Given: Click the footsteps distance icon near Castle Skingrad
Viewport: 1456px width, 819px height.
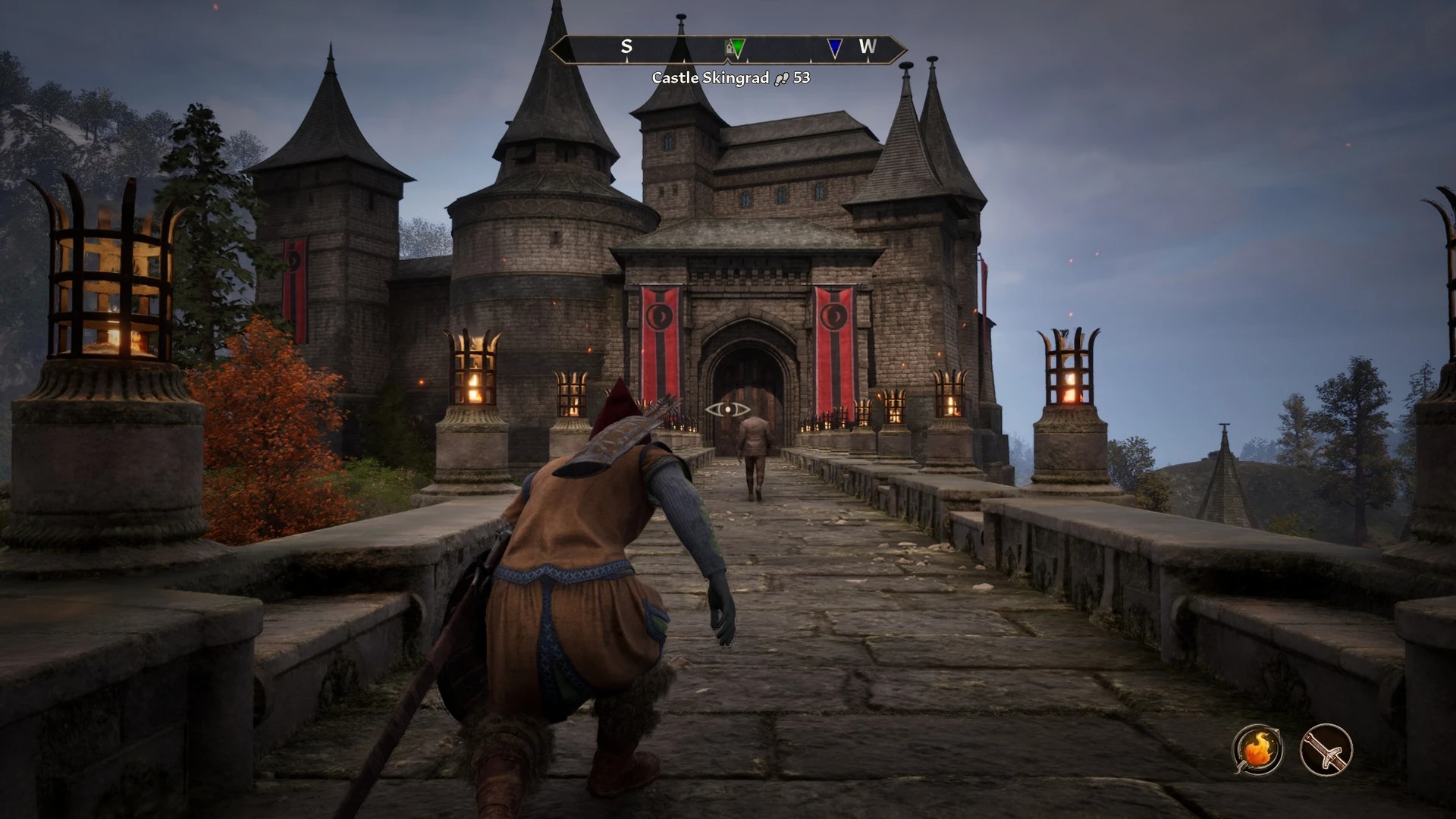Looking at the screenshot, I should (781, 77).
